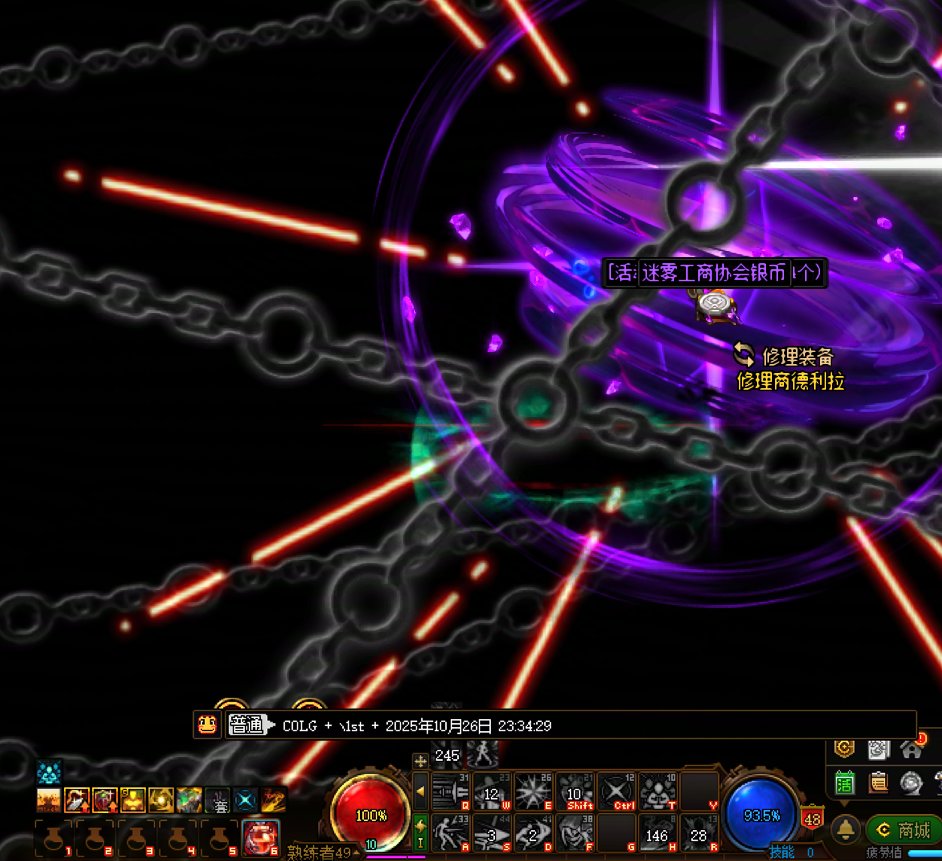This screenshot has width=942, height=861.
Task: Activate the skill bound to T
Action: coord(658,792)
